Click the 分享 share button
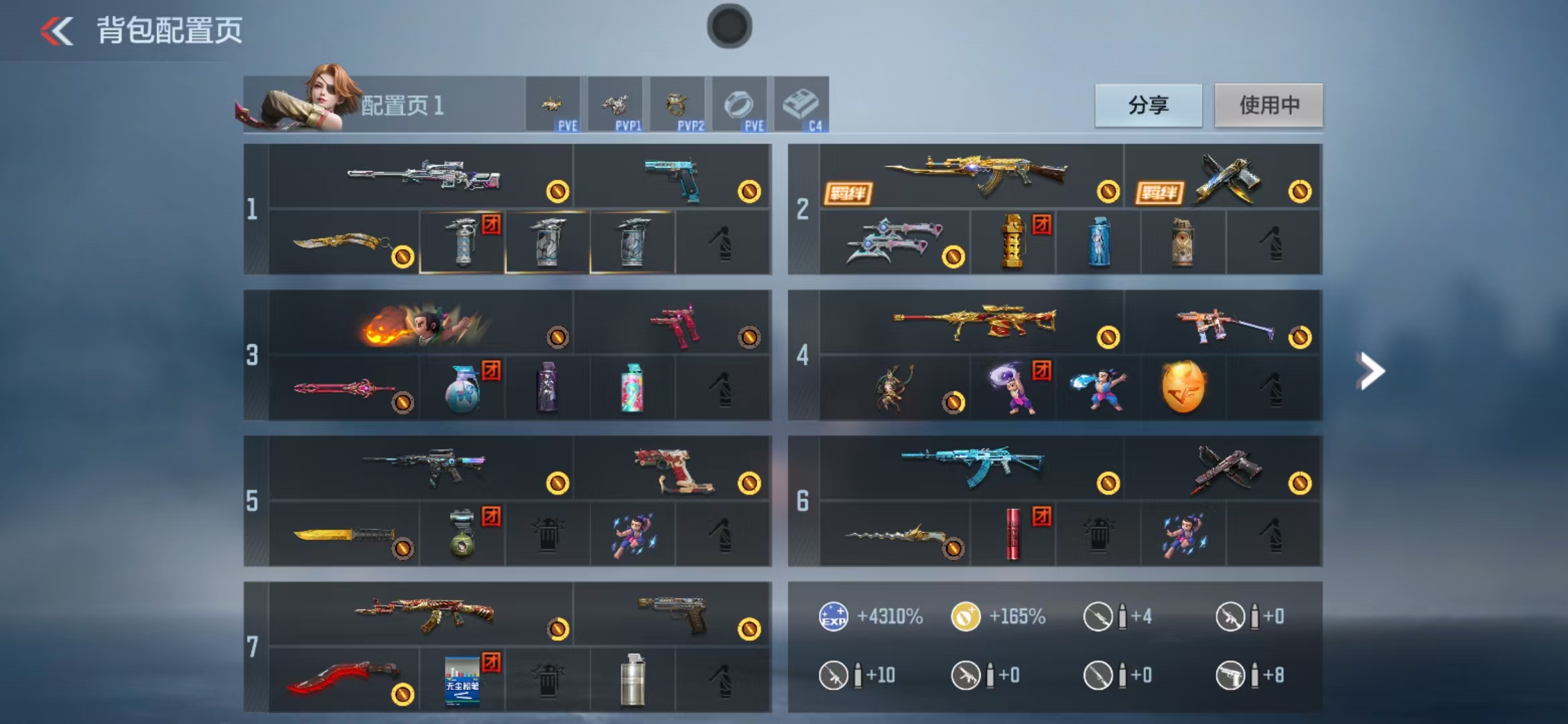 [1148, 105]
